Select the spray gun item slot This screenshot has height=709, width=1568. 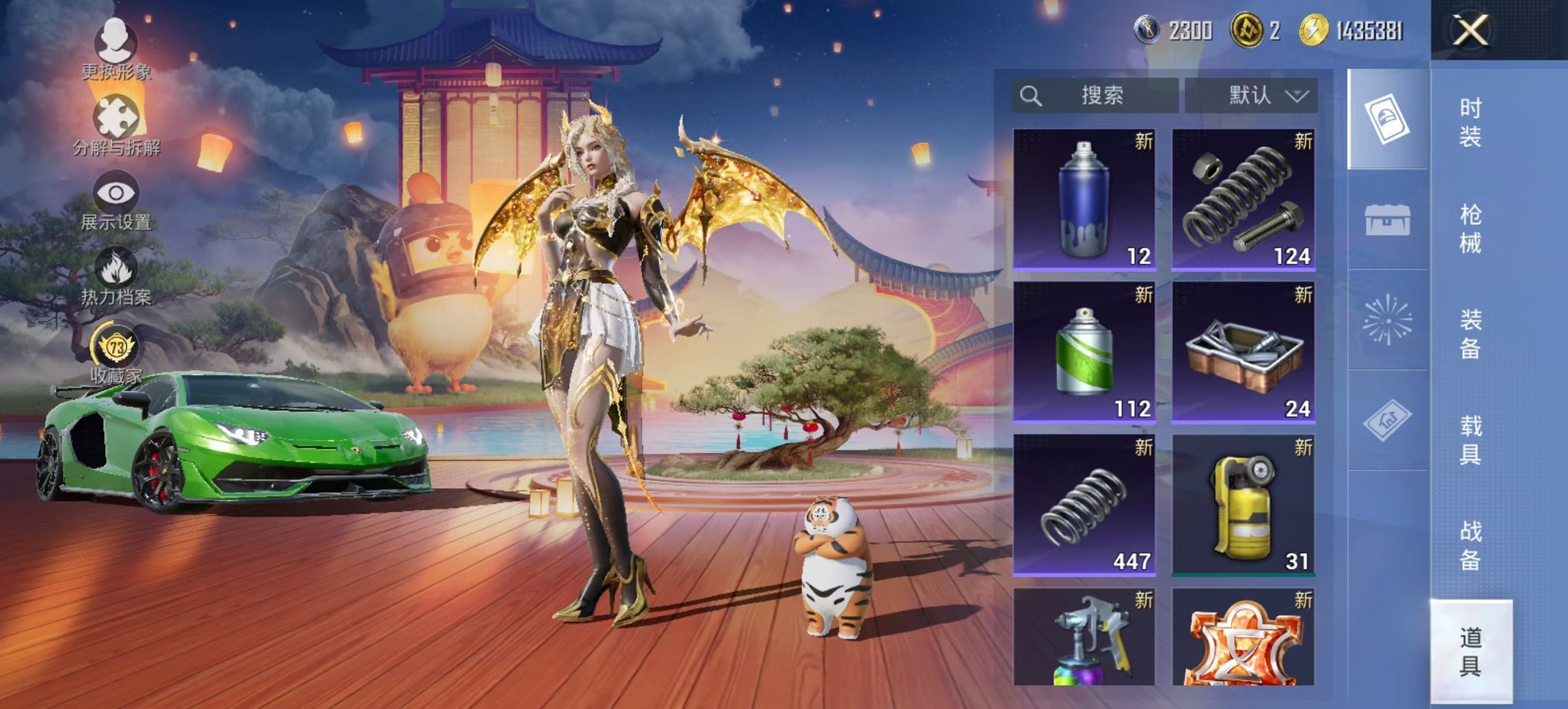click(x=1084, y=637)
